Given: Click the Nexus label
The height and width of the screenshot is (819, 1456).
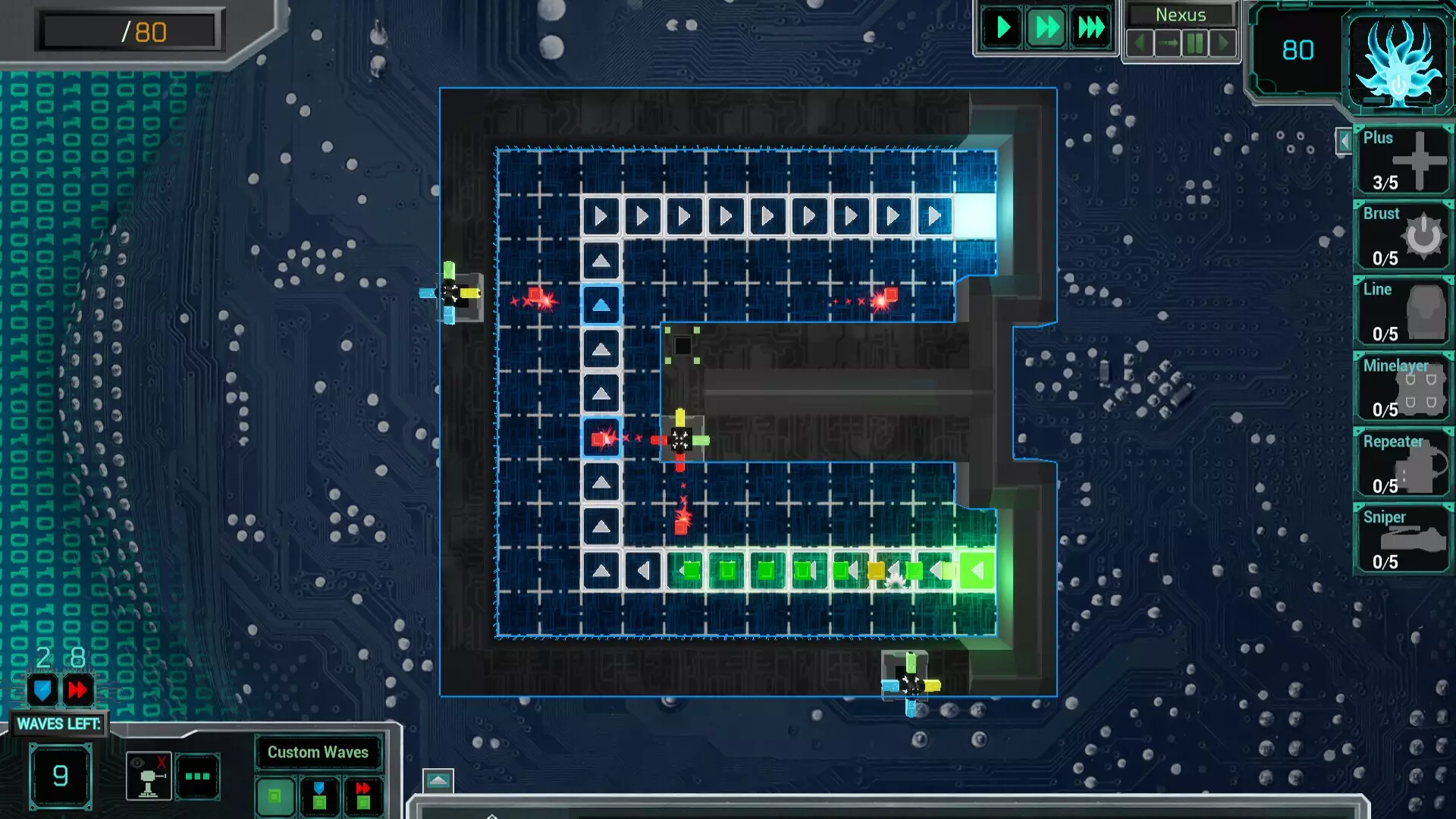Looking at the screenshot, I should [1179, 14].
